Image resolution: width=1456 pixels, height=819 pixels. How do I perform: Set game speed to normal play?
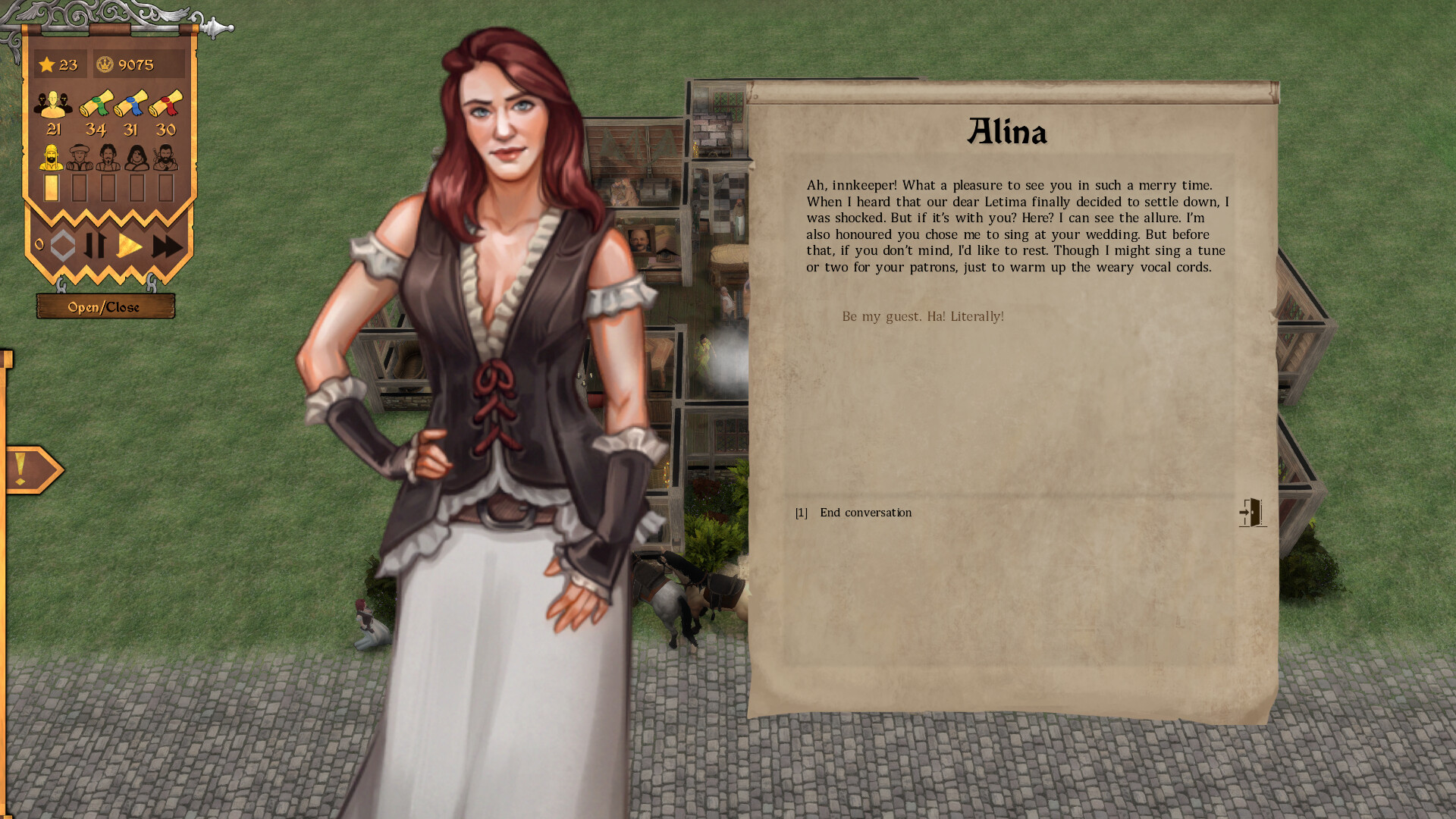pos(130,246)
